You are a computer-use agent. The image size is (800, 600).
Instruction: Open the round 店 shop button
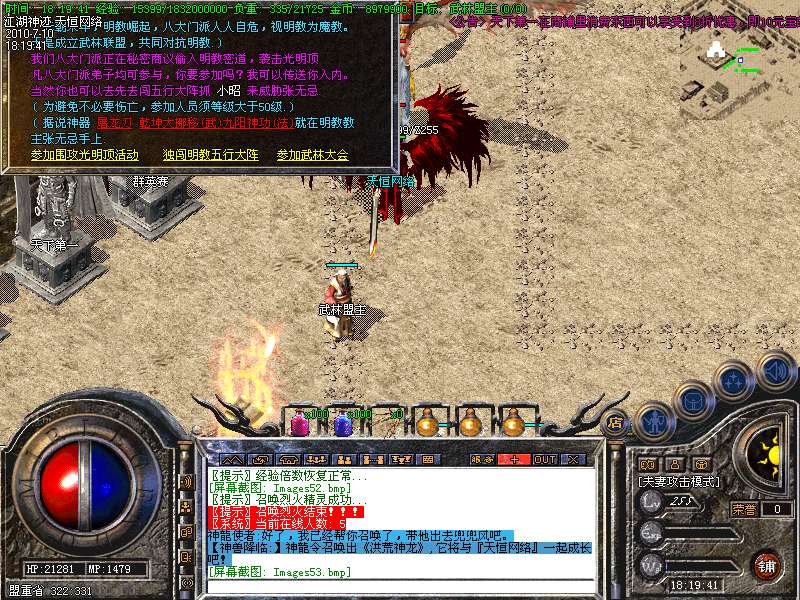tap(616, 423)
